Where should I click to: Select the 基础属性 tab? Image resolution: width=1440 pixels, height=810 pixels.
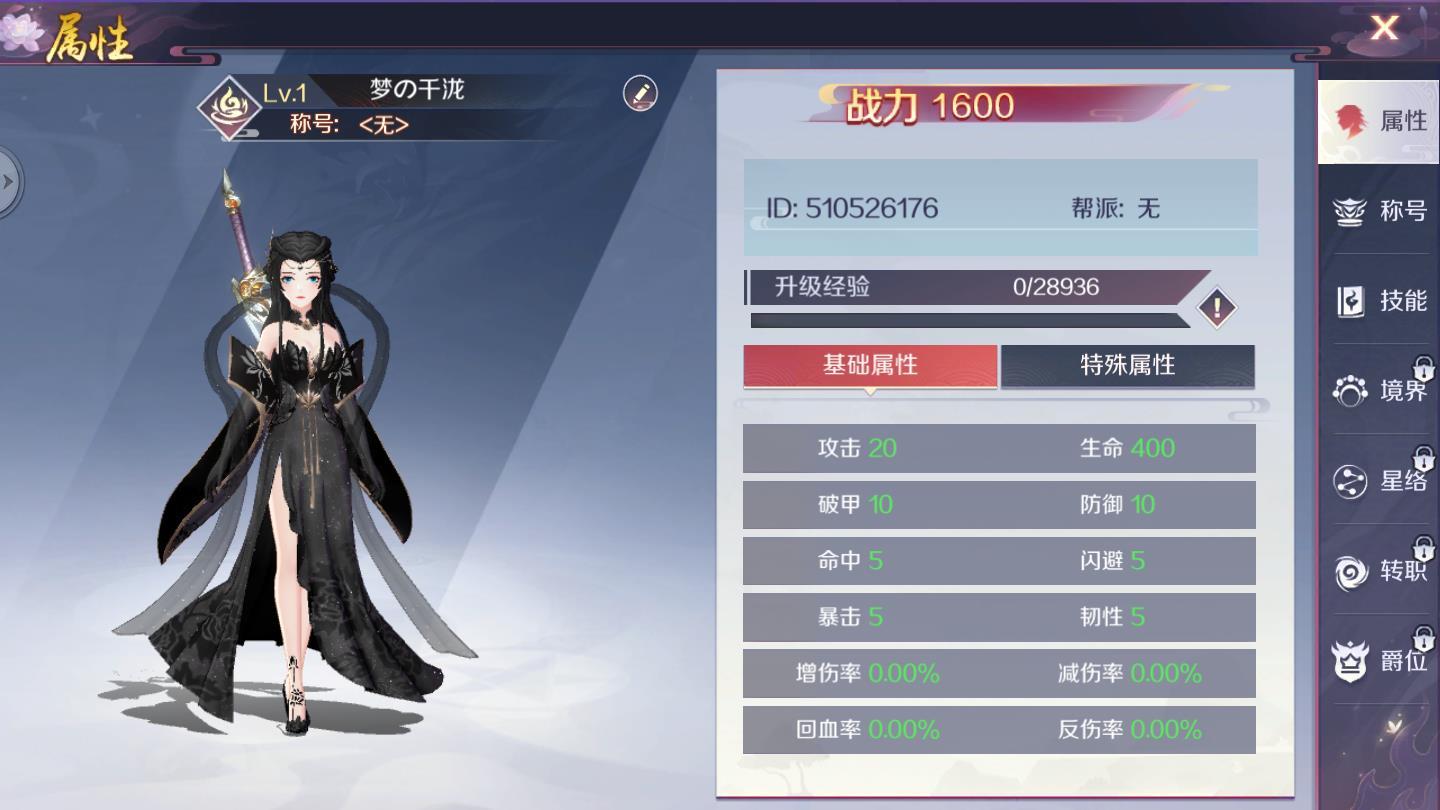pos(870,367)
